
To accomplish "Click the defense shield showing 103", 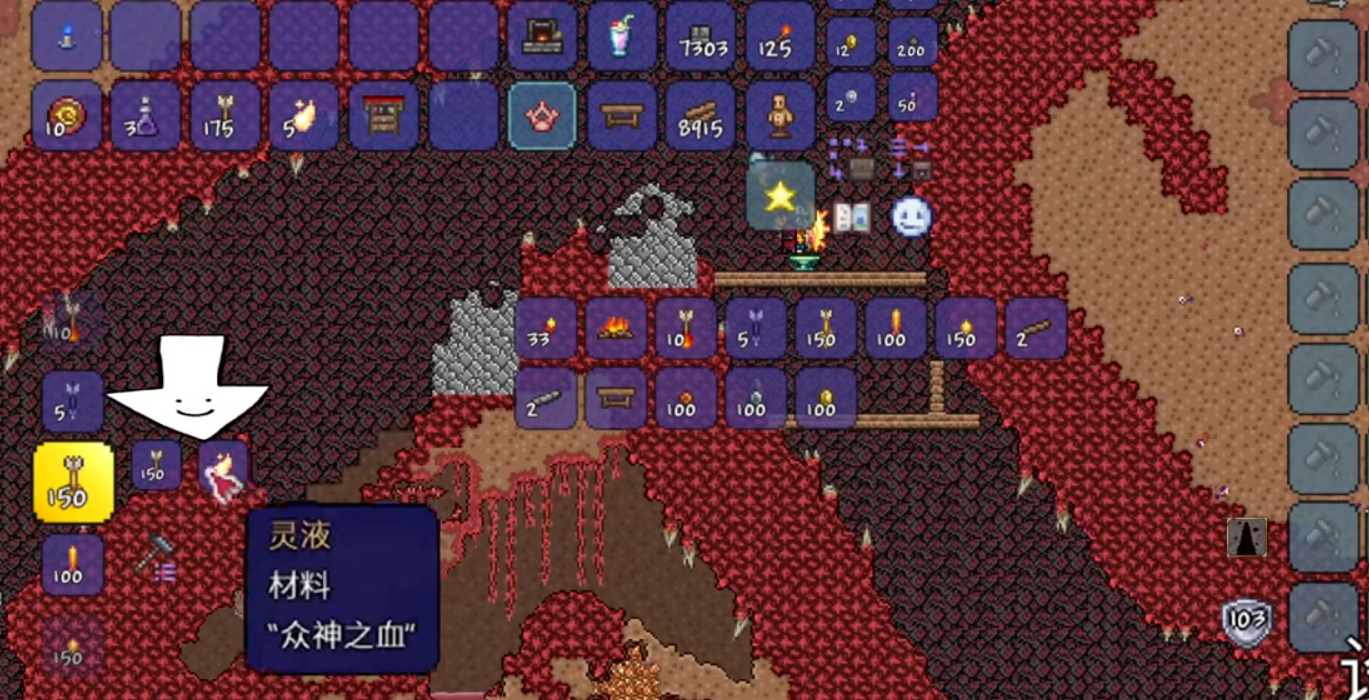I will tap(1247, 622).
